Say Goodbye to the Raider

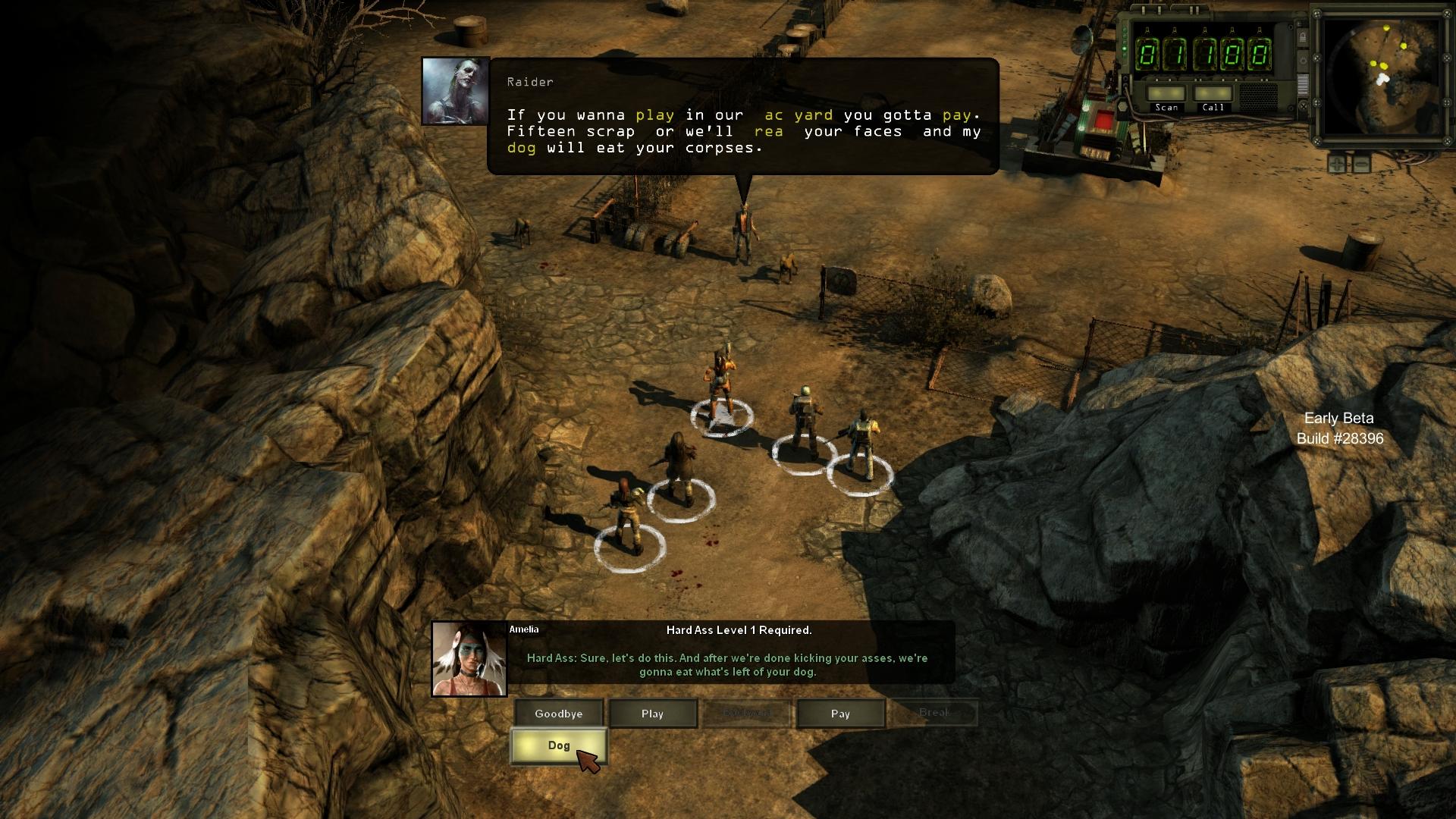click(x=559, y=714)
